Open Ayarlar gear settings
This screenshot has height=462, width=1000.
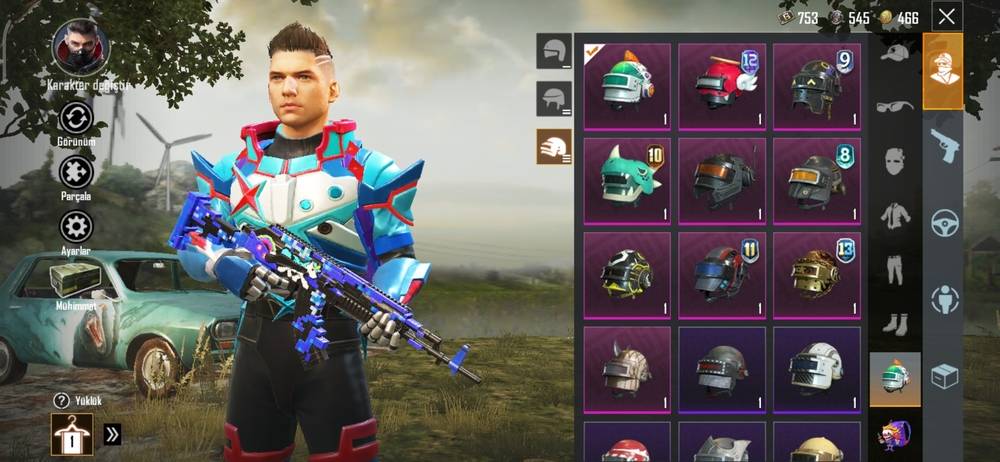tap(77, 226)
